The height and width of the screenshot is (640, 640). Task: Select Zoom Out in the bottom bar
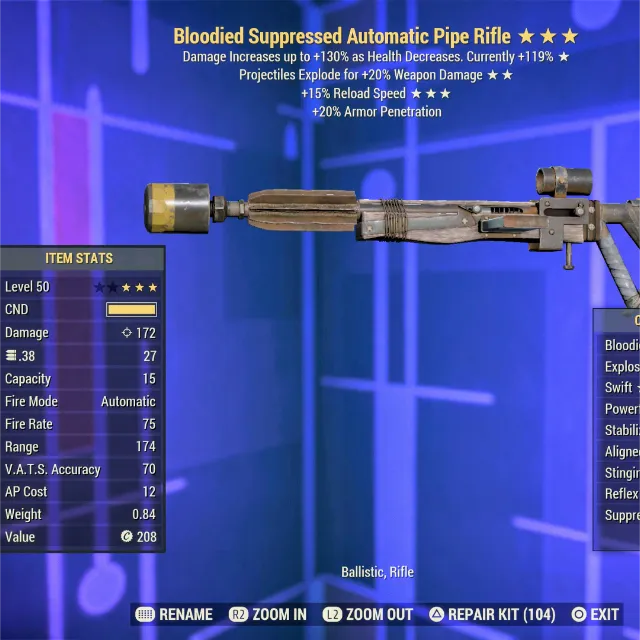[x=366, y=614]
